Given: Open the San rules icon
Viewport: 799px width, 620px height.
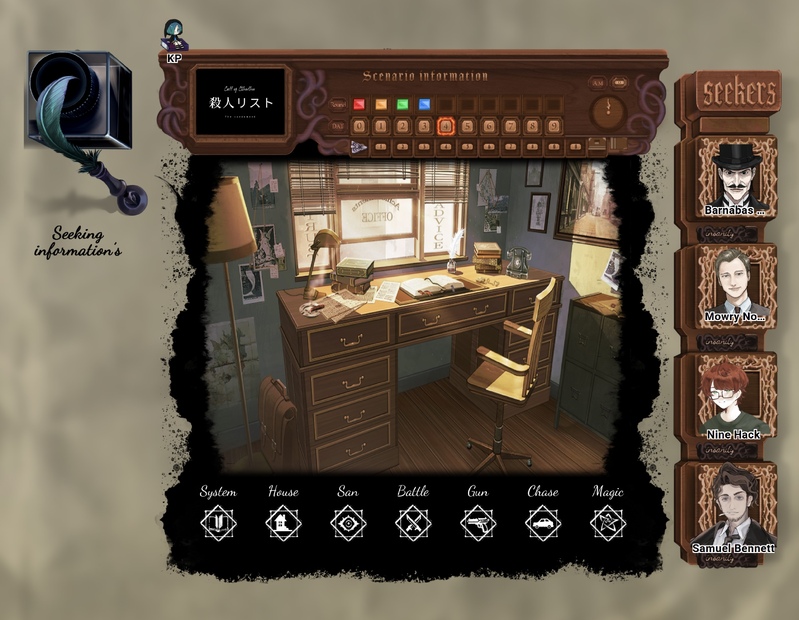Looking at the screenshot, I should 348,523.
